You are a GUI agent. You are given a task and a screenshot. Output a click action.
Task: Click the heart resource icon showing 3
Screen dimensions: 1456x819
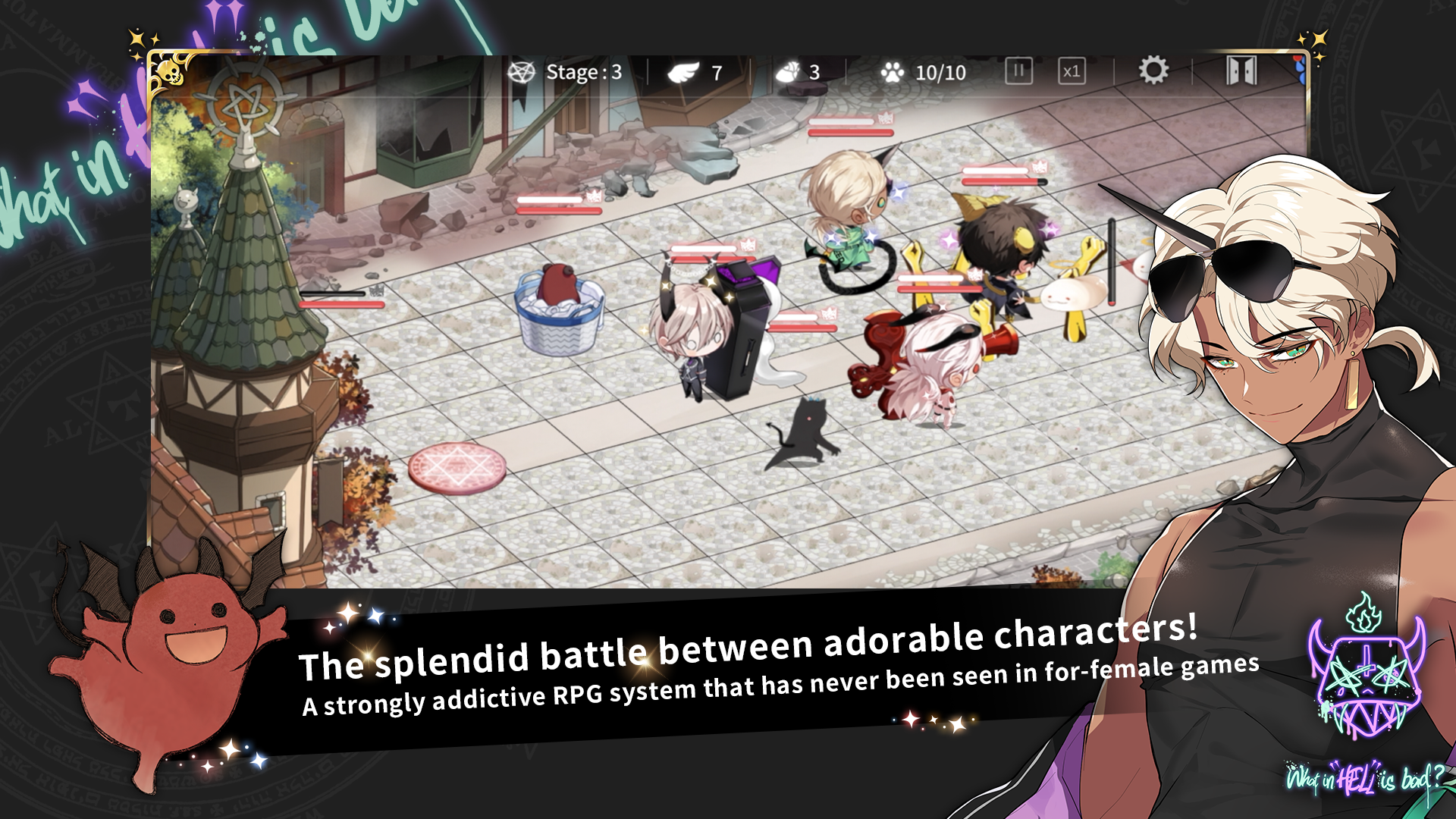pyautogui.click(x=789, y=72)
